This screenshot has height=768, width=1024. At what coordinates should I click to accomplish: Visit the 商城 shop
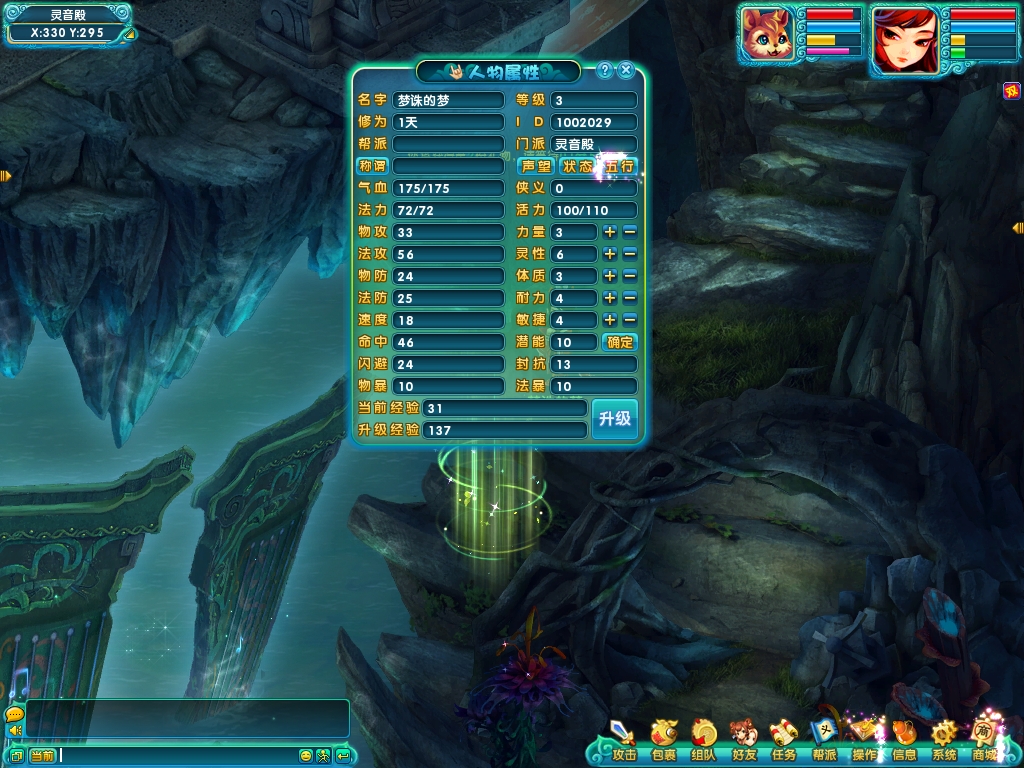[x=984, y=740]
